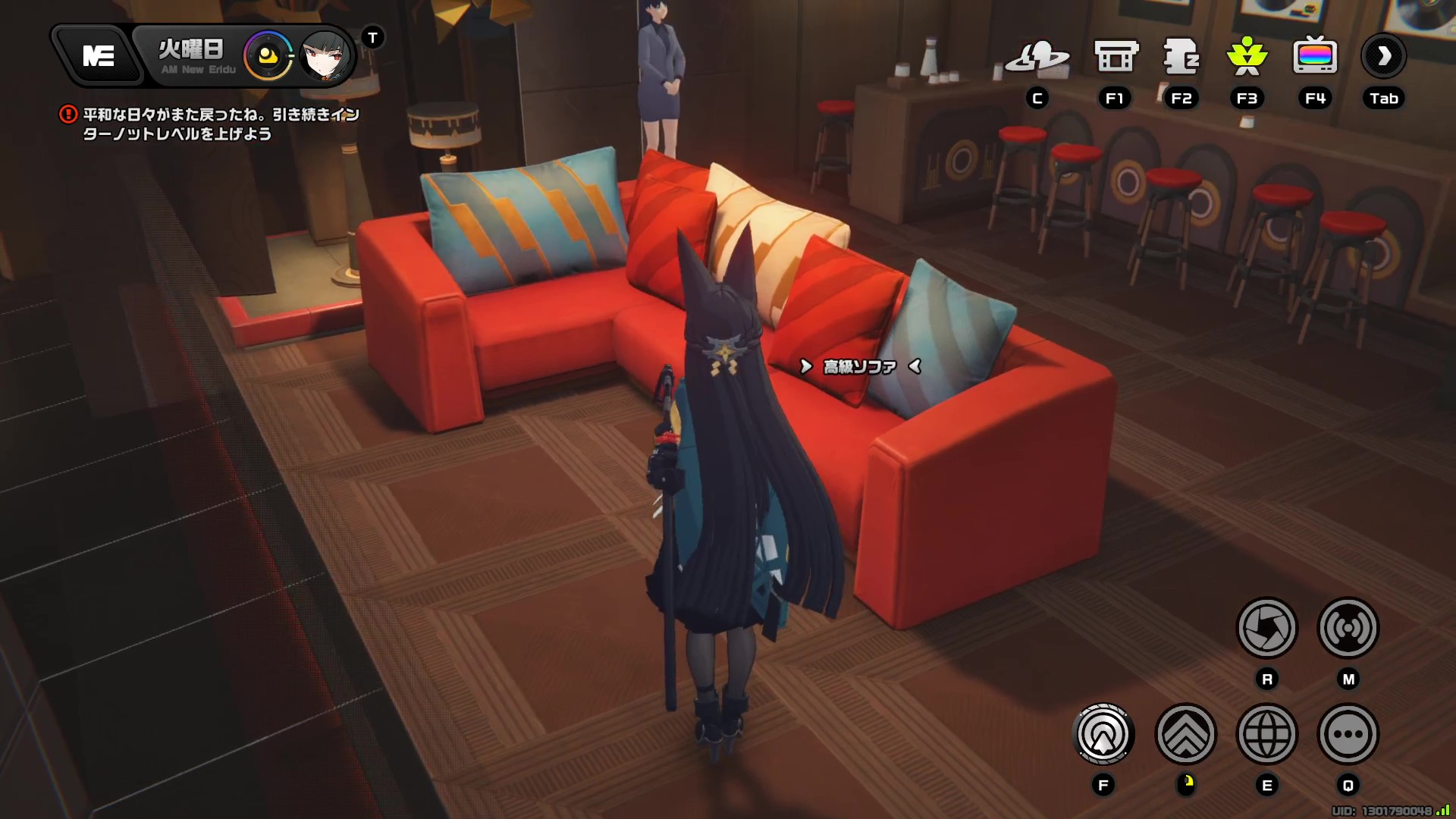Click the globe icon above E

click(1266, 734)
